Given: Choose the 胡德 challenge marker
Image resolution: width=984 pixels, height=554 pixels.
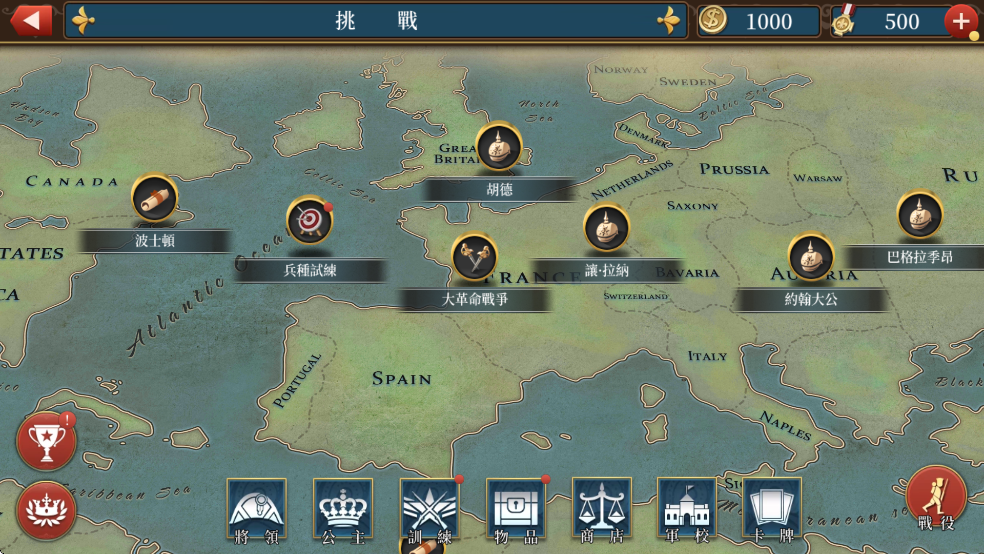Looking at the screenshot, I should [498, 148].
